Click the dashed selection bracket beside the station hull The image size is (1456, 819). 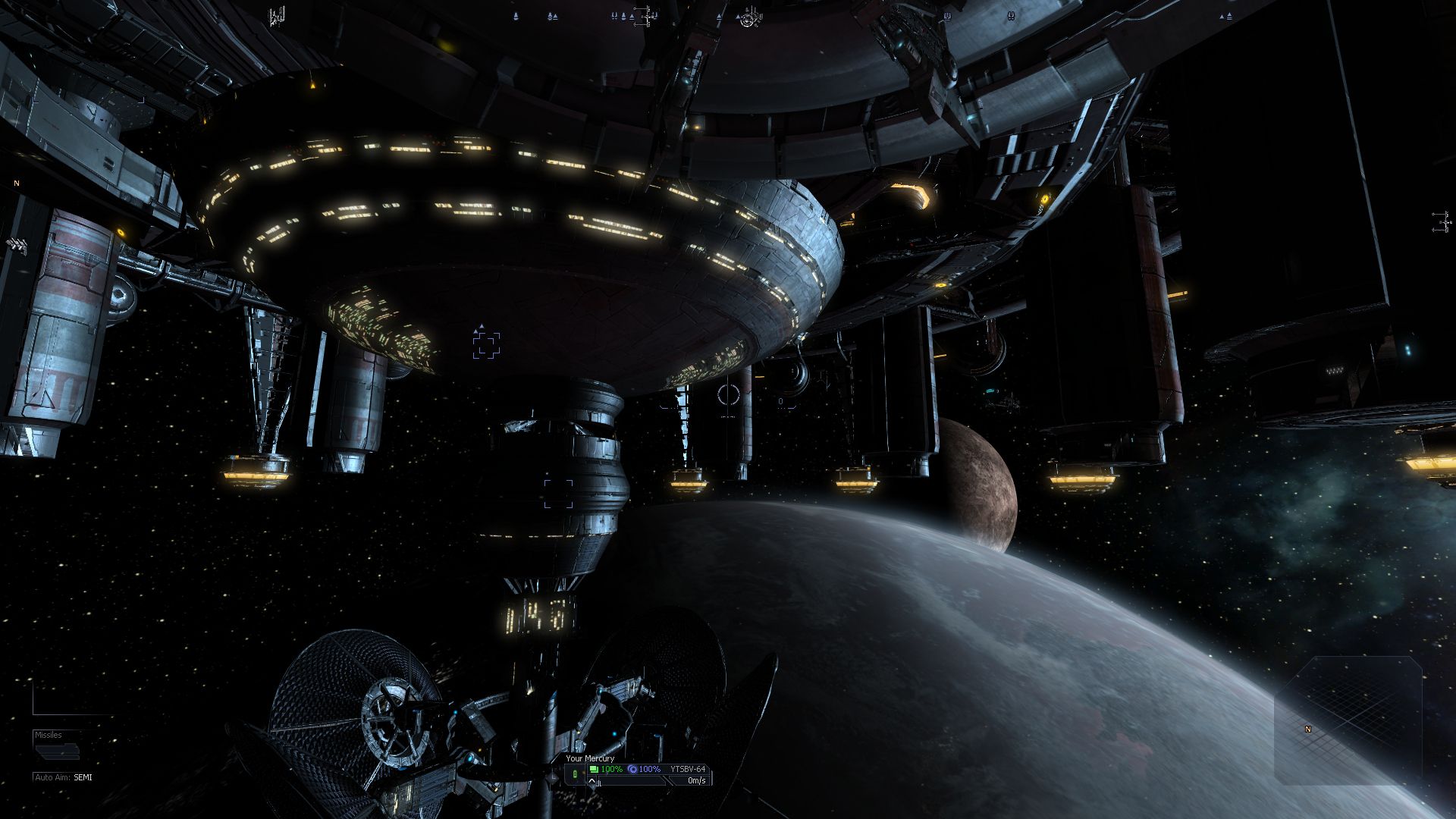tap(488, 346)
